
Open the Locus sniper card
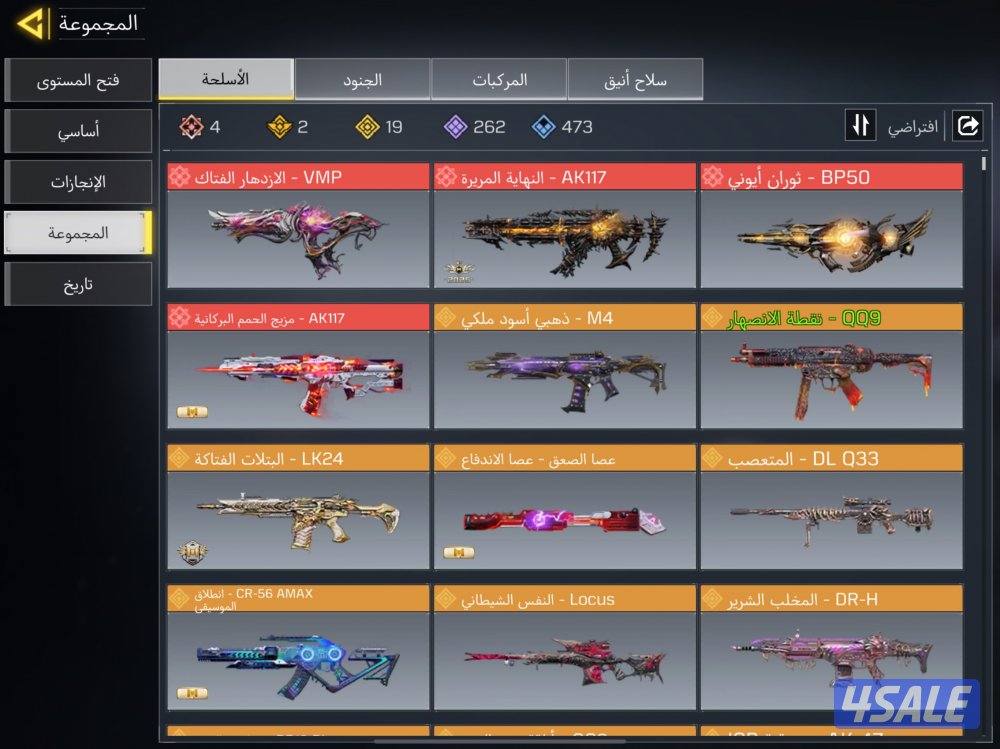(x=564, y=649)
